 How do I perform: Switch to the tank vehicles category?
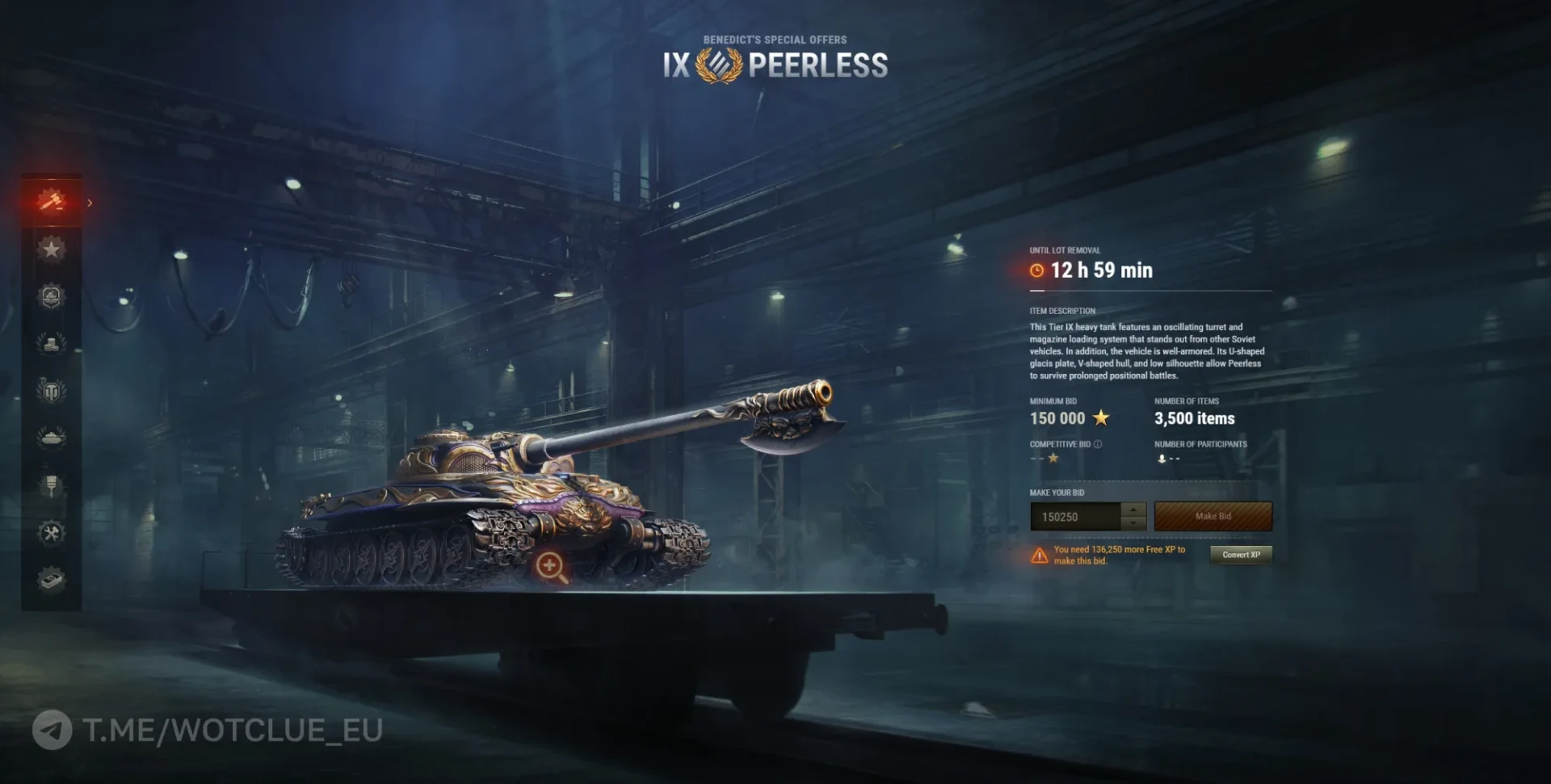pos(51,438)
